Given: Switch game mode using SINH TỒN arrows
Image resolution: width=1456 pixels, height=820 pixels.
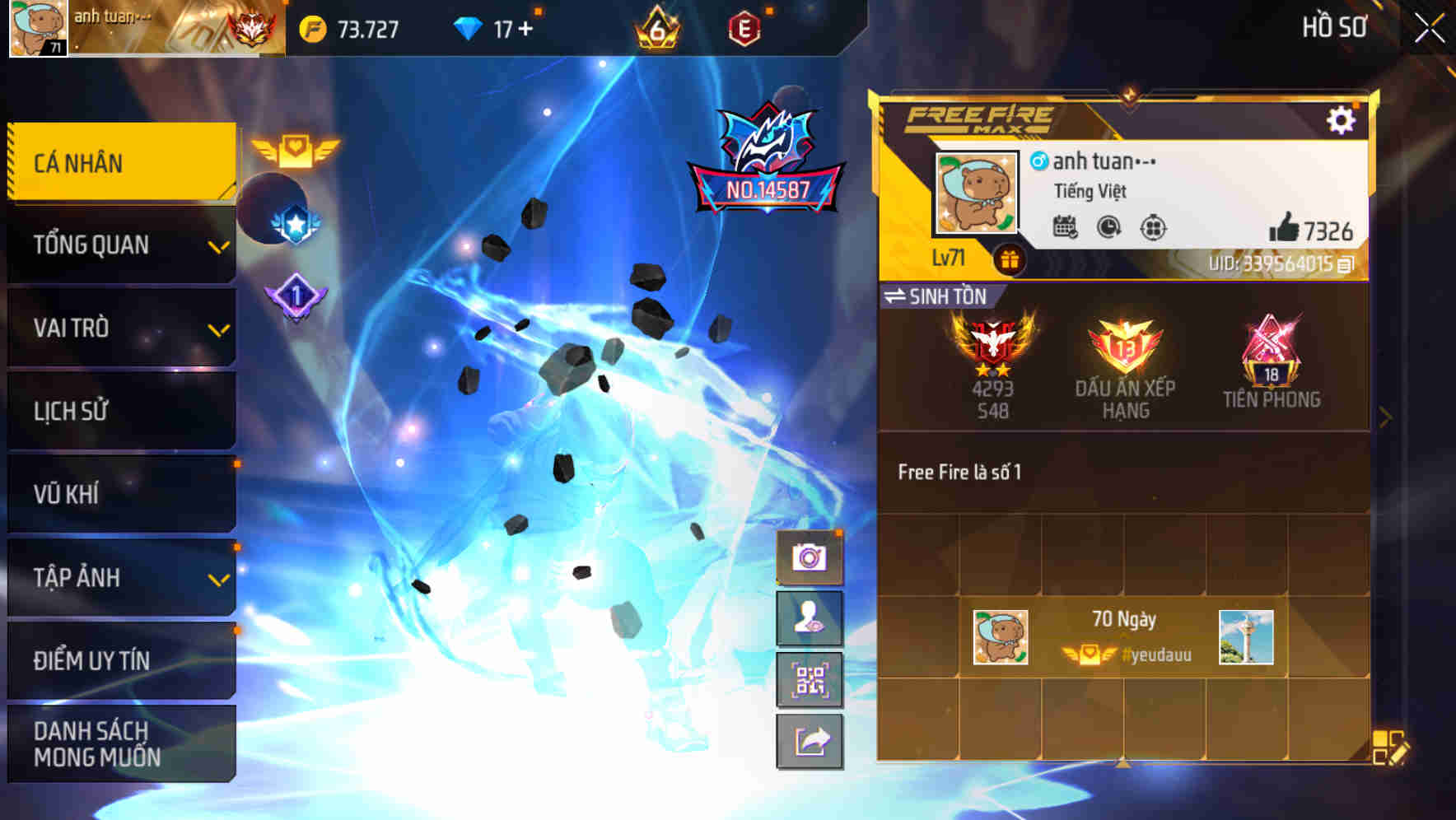Looking at the screenshot, I should point(898,297).
